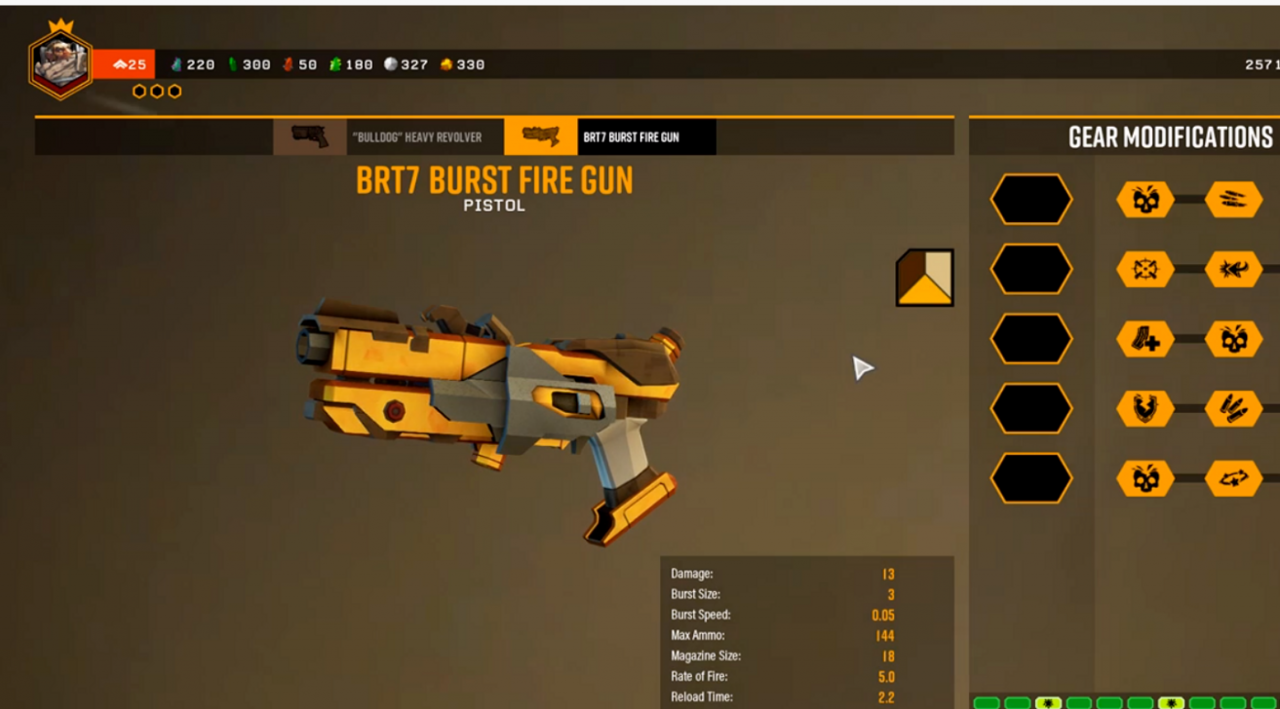Pick the arrow impact burst modification
1280x709 pixels.
[1233, 269]
